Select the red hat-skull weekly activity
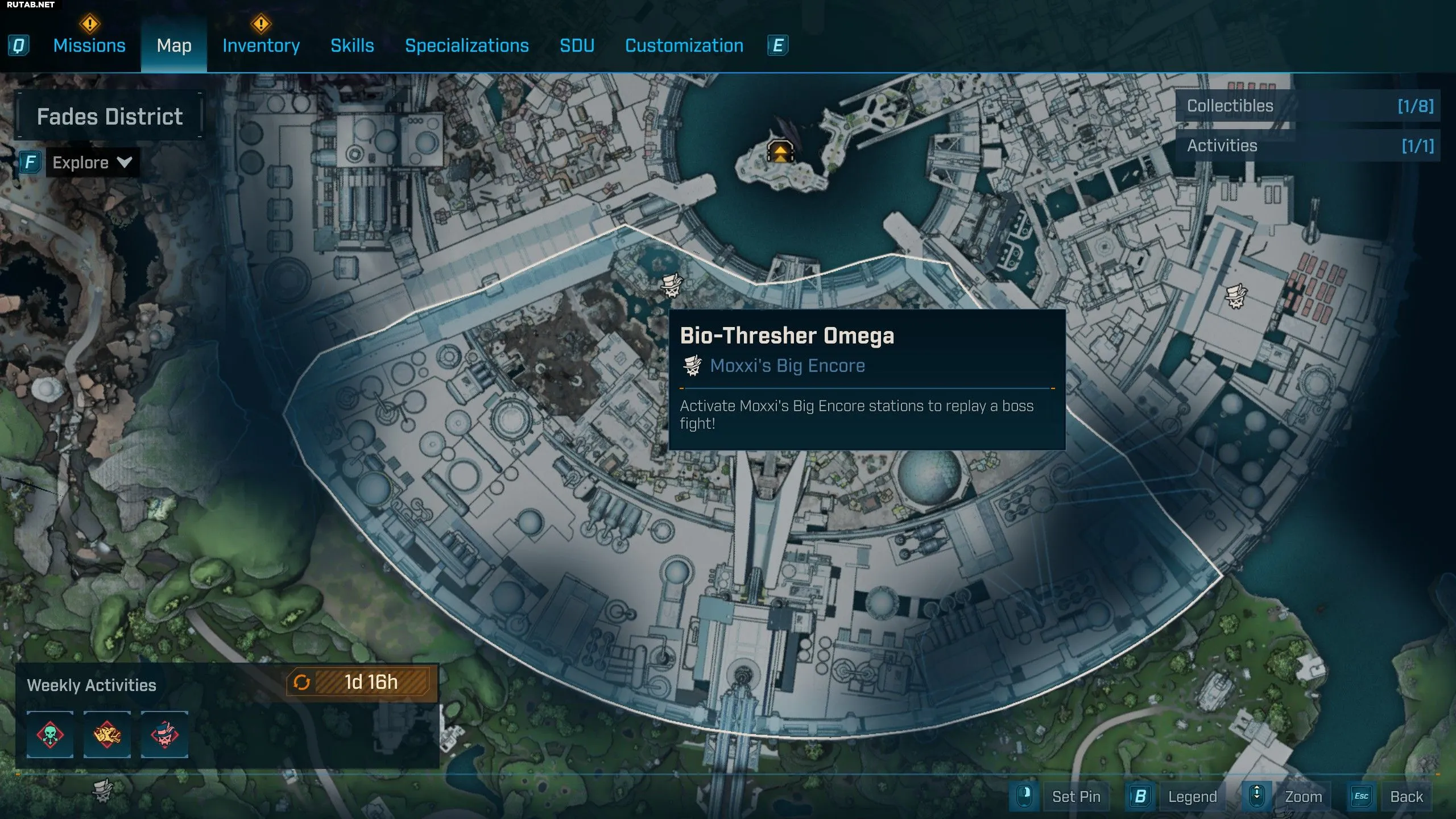This screenshot has width=1456, height=819. pyautogui.click(x=164, y=734)
